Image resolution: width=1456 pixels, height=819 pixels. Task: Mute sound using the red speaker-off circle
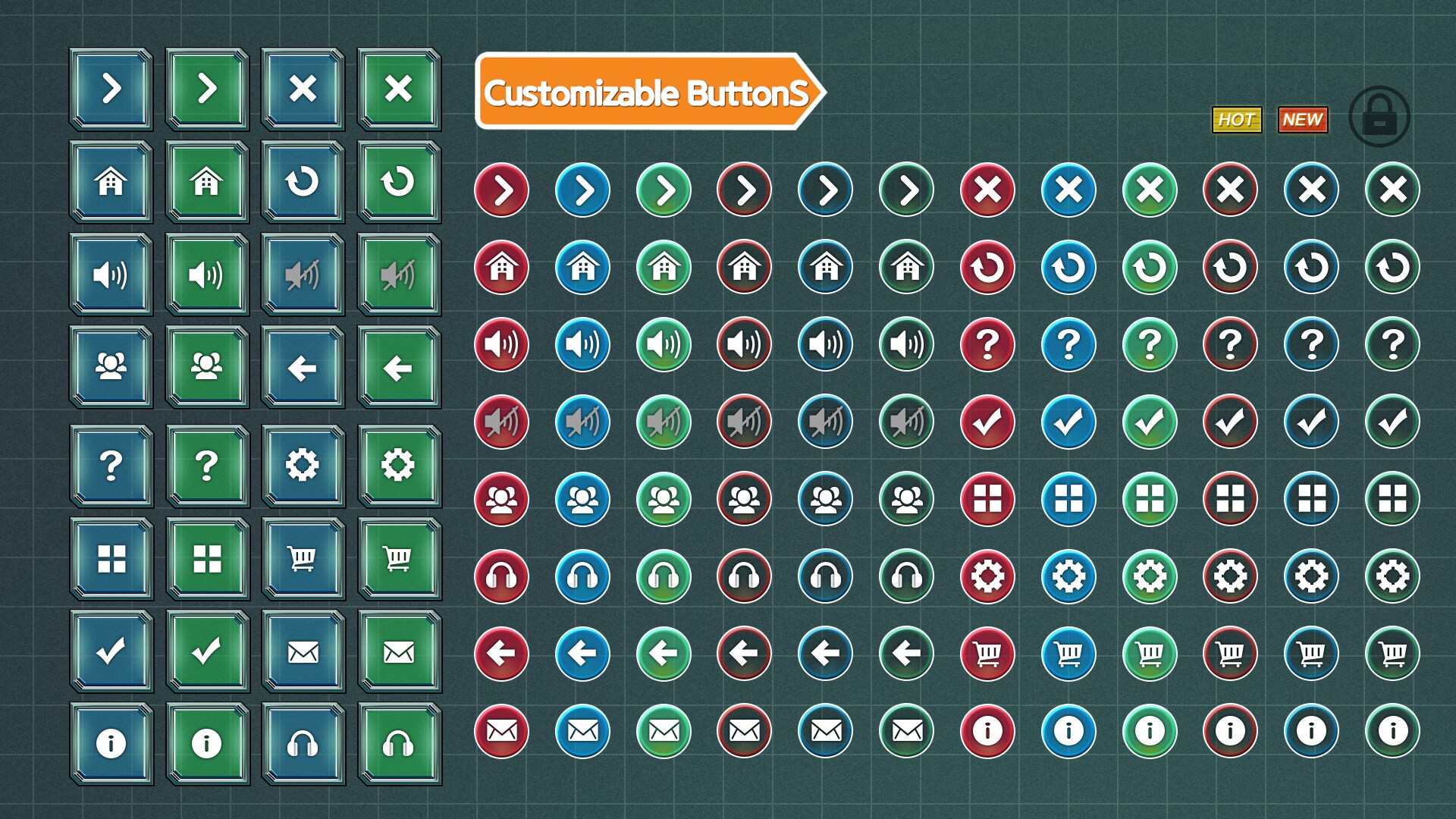coord(502,422)
